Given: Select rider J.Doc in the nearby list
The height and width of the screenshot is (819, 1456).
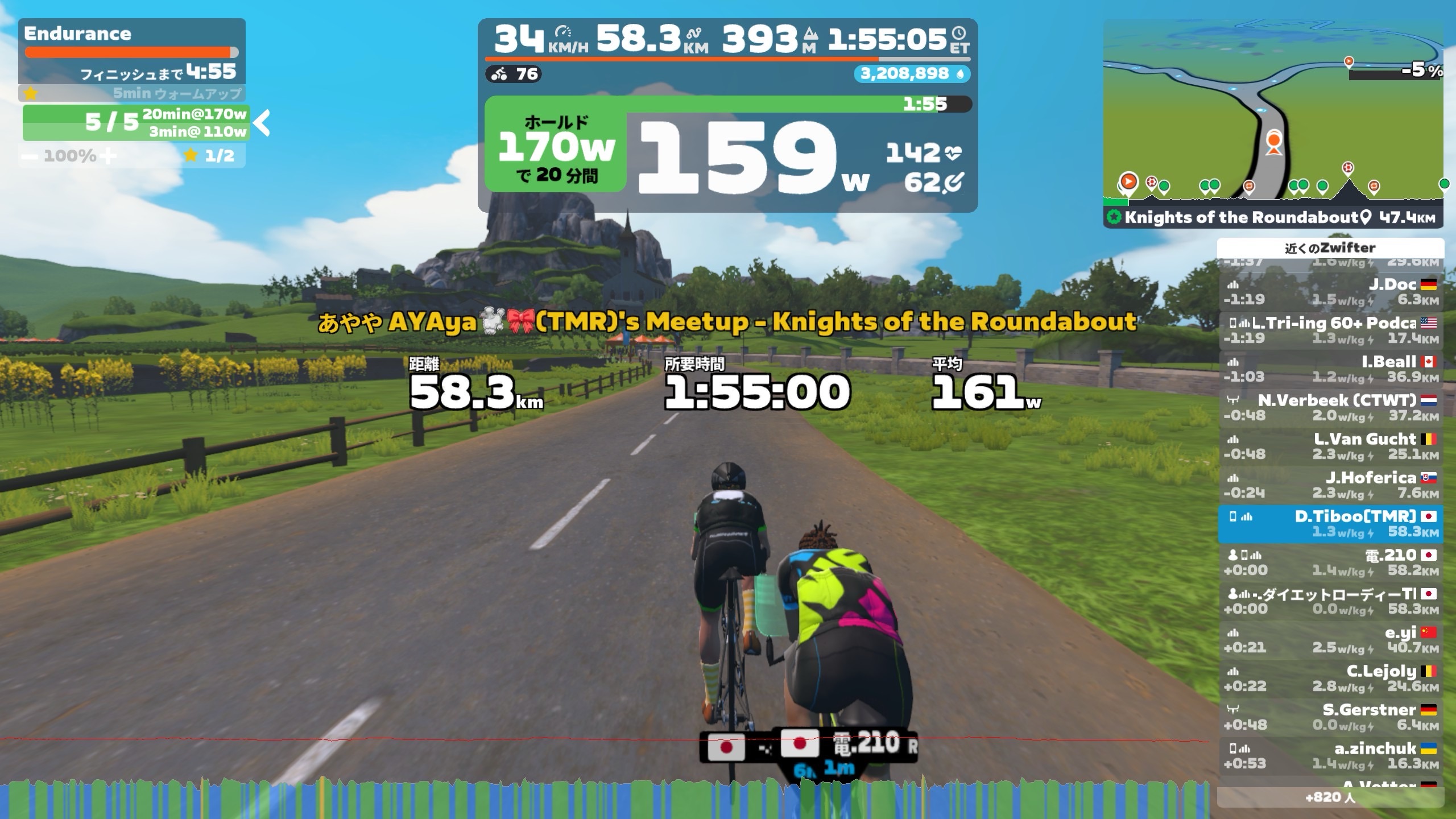Looking at the screenshot, I should 1330,292.
